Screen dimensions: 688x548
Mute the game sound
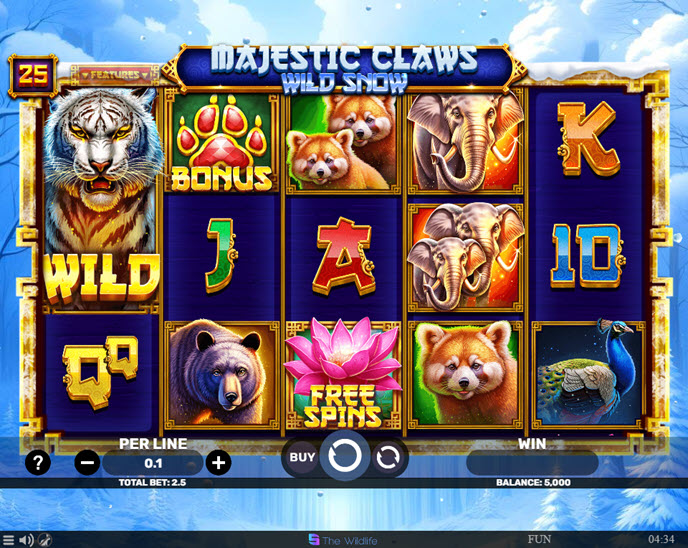[x=26, y=540]
